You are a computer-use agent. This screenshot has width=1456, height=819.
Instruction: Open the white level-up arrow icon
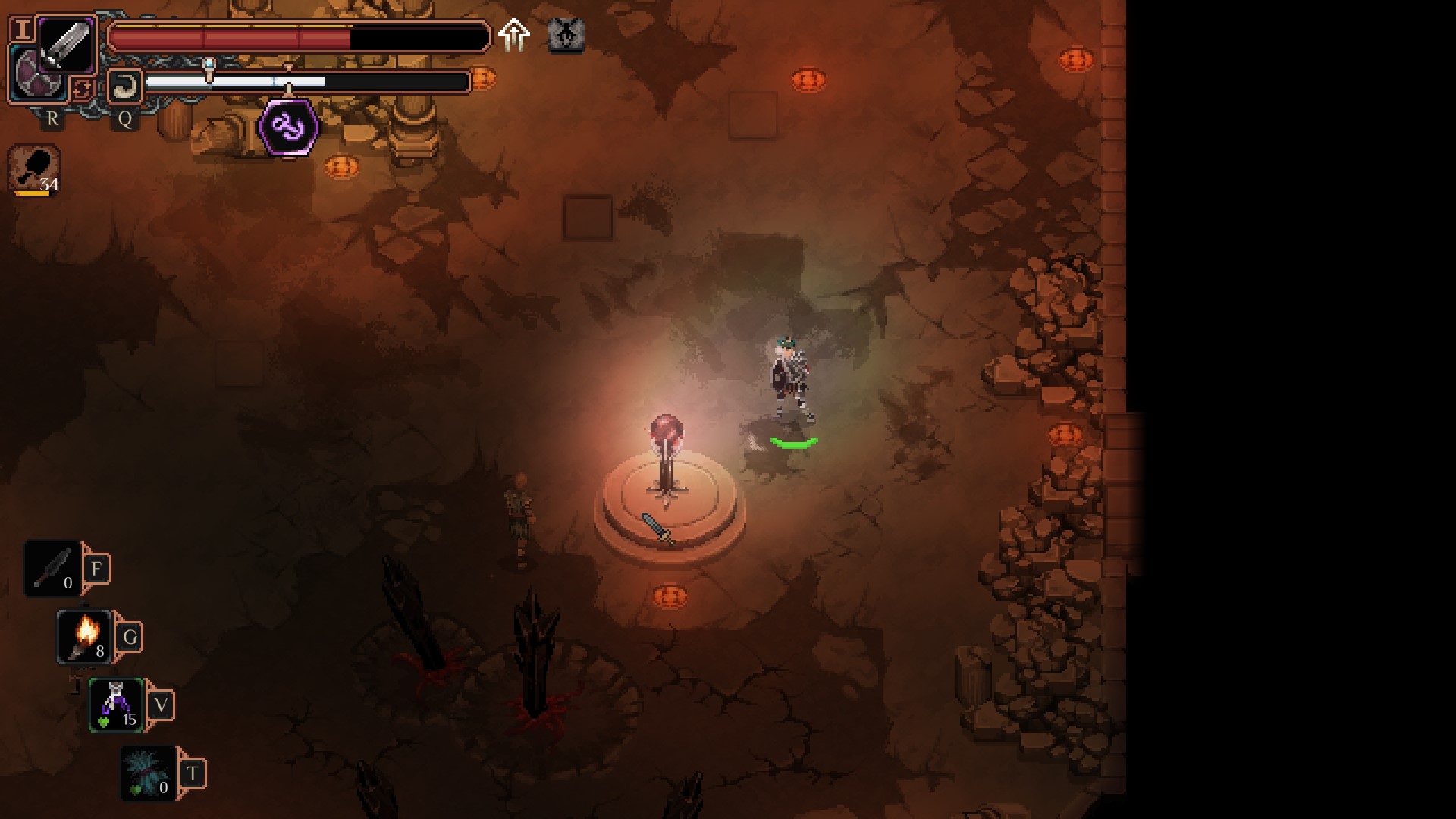(514, 36)
